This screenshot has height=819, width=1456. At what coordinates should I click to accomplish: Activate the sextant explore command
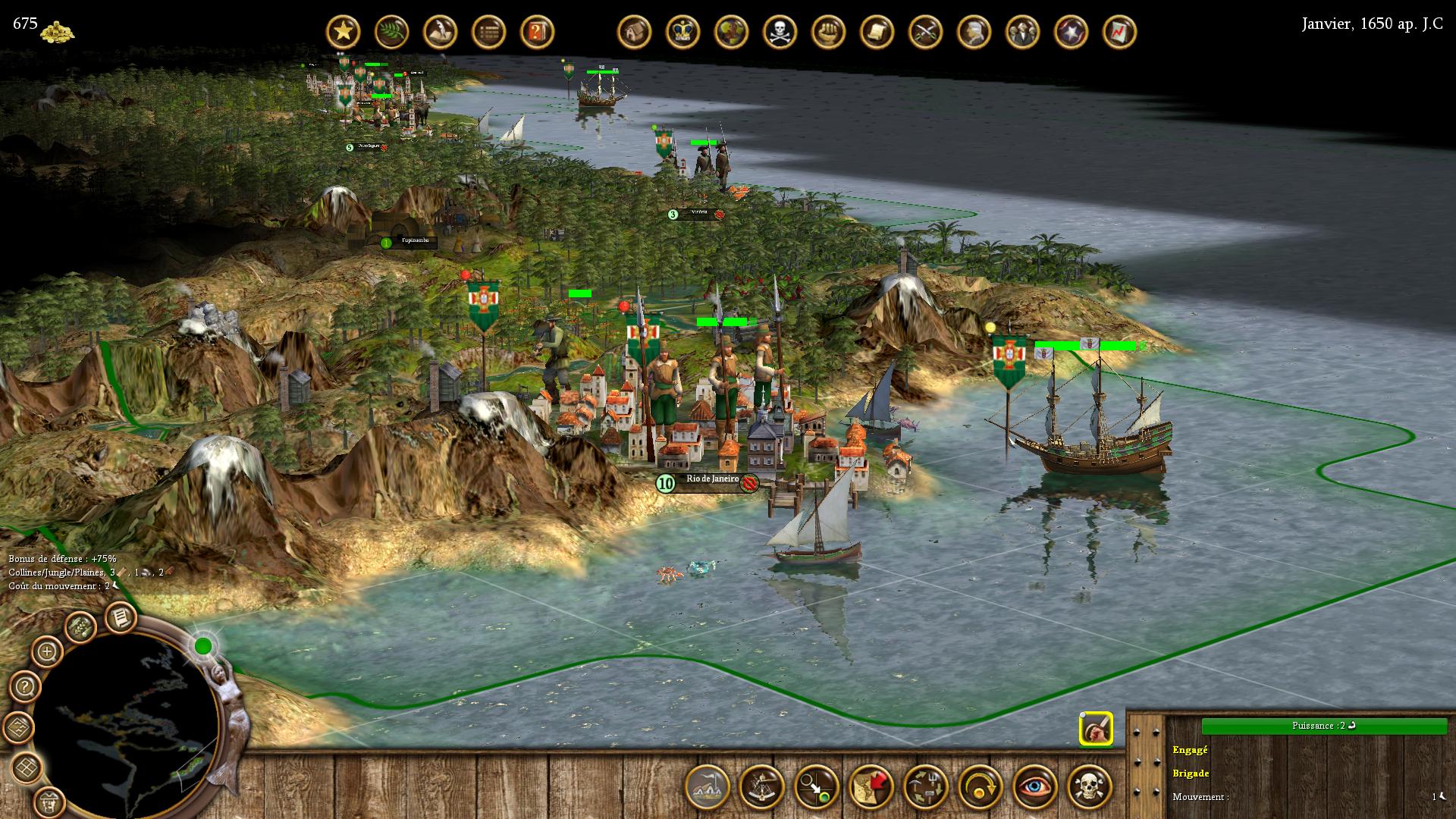(761, 786)
